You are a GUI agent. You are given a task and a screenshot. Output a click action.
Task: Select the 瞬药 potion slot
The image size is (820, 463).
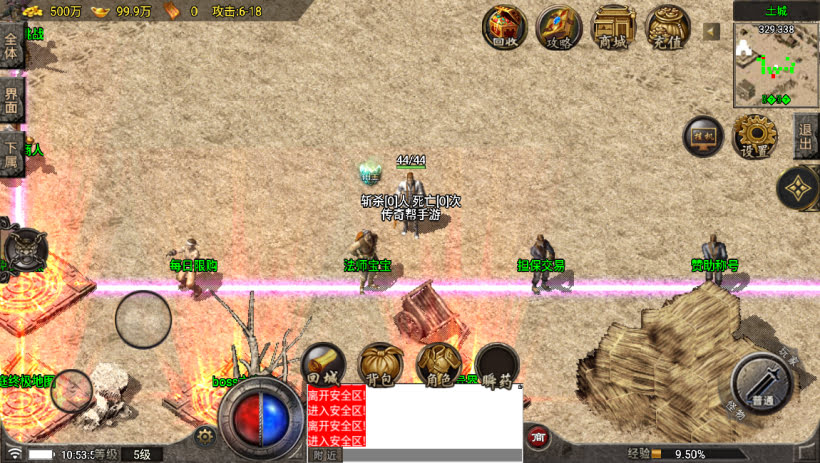496,365
